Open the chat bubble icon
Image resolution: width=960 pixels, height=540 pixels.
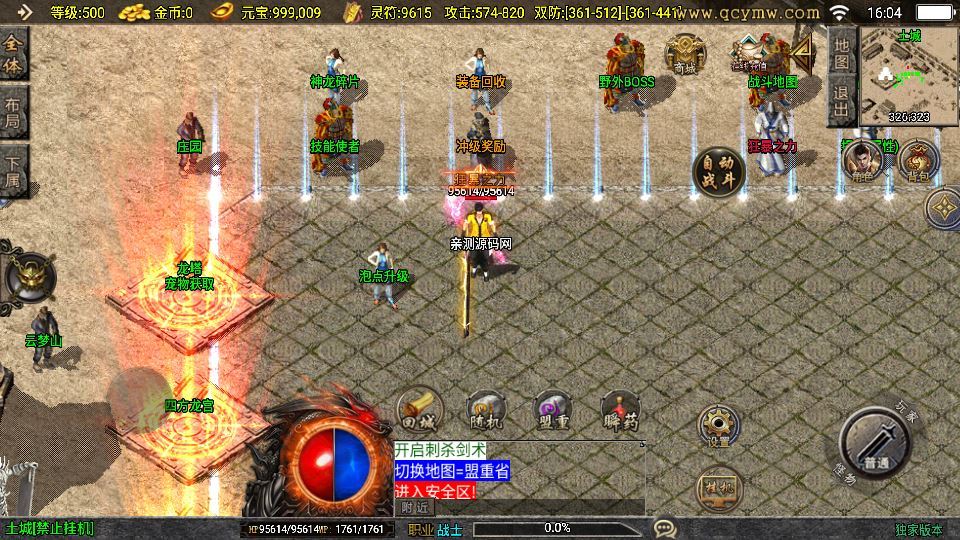(x=664, y=527)
